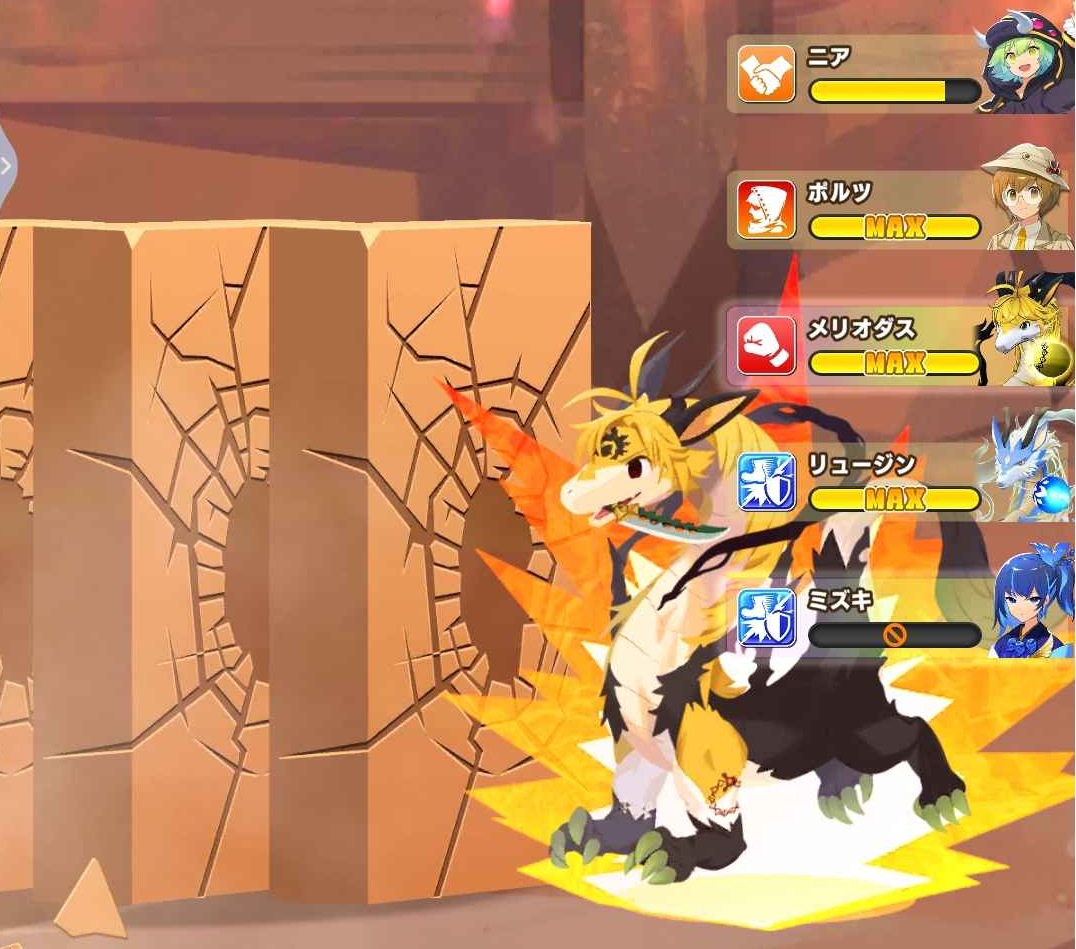Tap Nia's handshake skill icon
Image resolution: width=1076 pixels, height=949 pixels.
point(766,74)
